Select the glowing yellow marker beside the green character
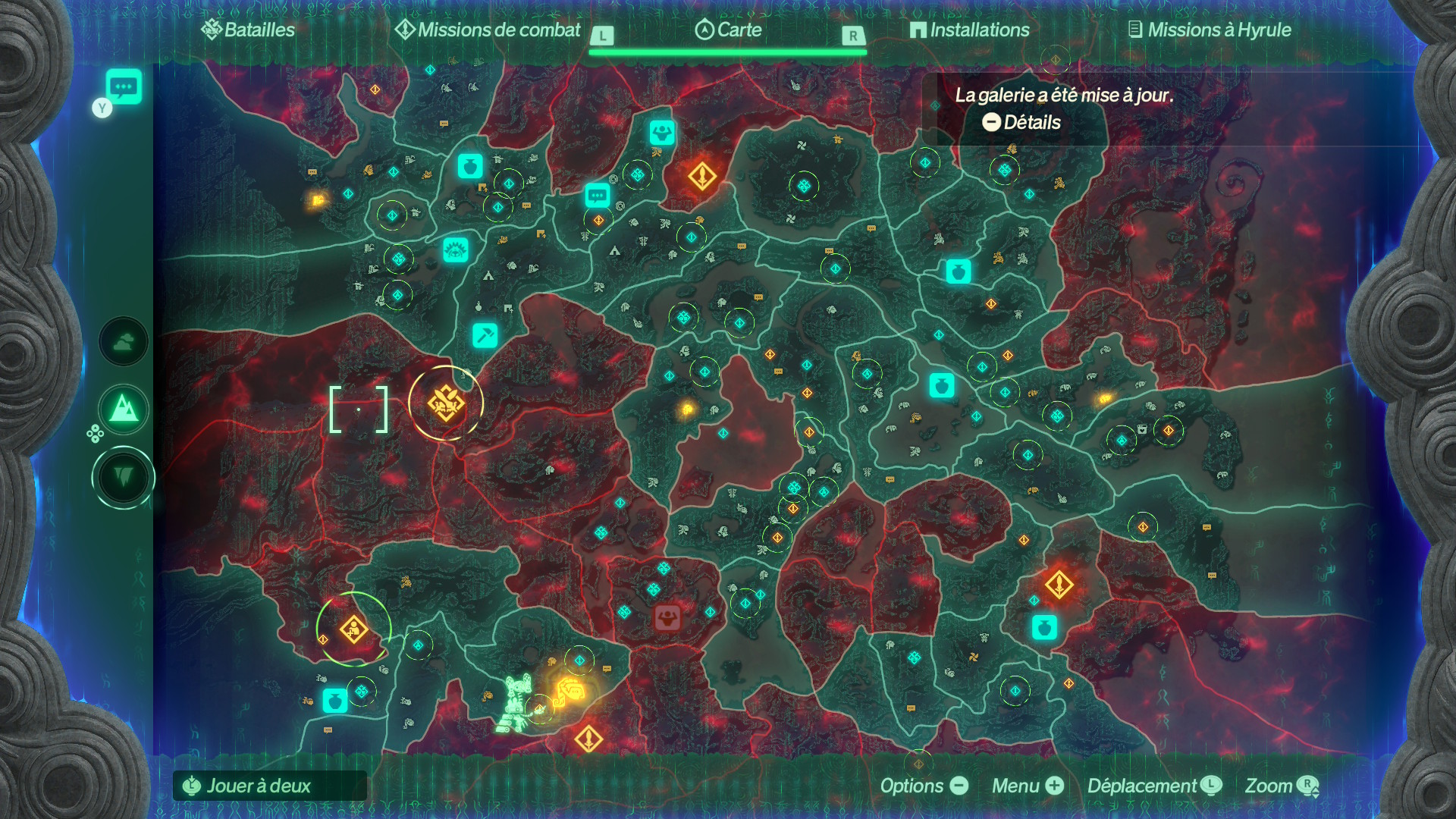Image resolution: width=1456 pixels, height=819 pixels. point(570,692)
